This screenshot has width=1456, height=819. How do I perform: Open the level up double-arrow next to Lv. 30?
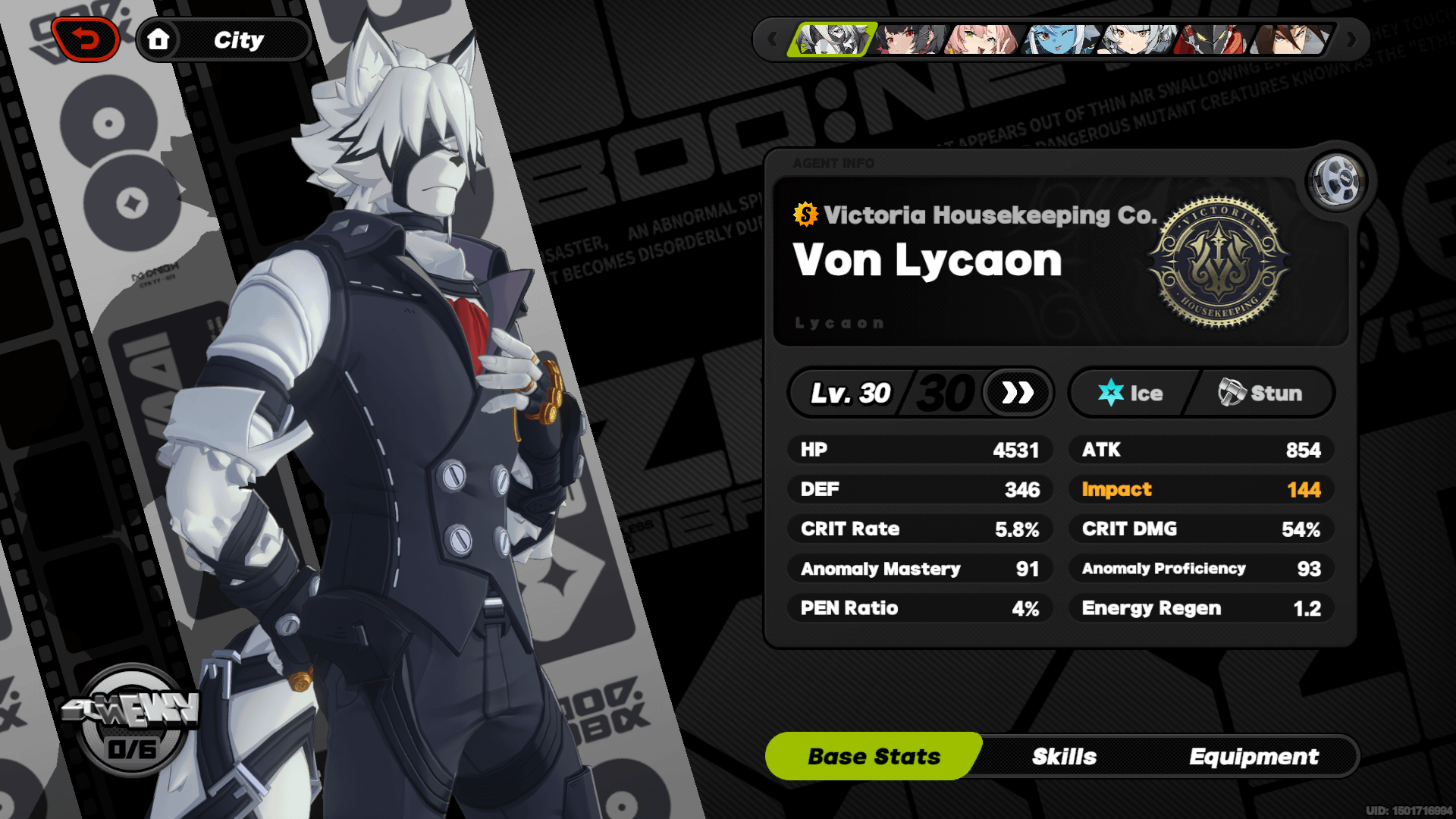pyautogui.click(x=1016, y=393)
